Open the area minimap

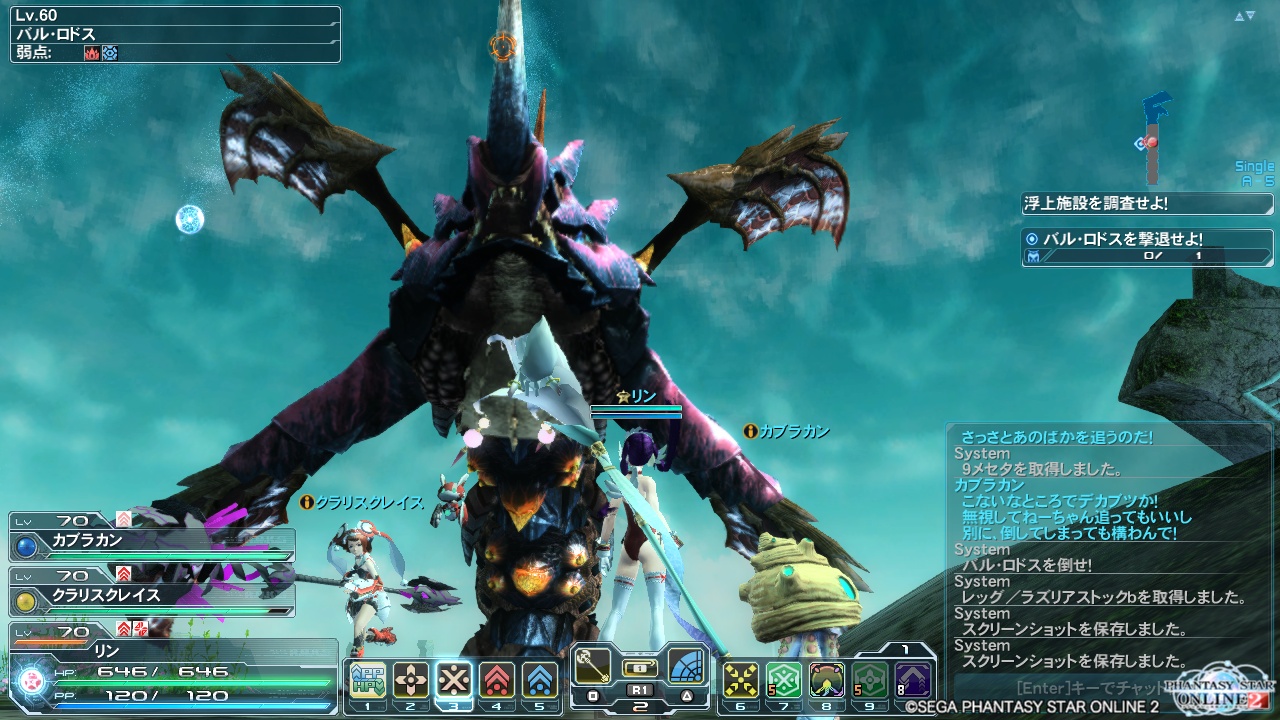1156,140
